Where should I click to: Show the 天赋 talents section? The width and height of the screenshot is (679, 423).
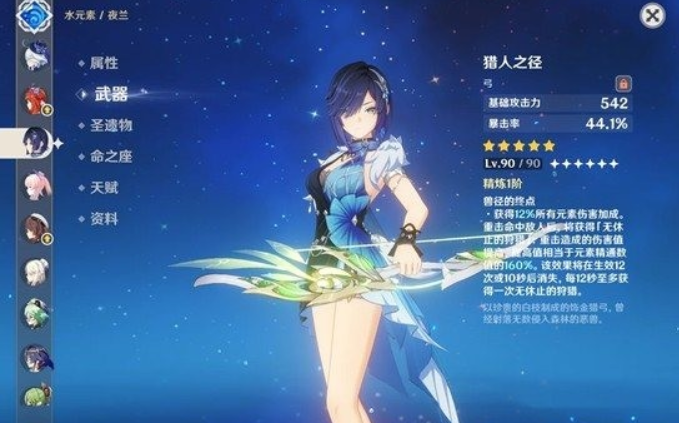[x=103, y=187]
